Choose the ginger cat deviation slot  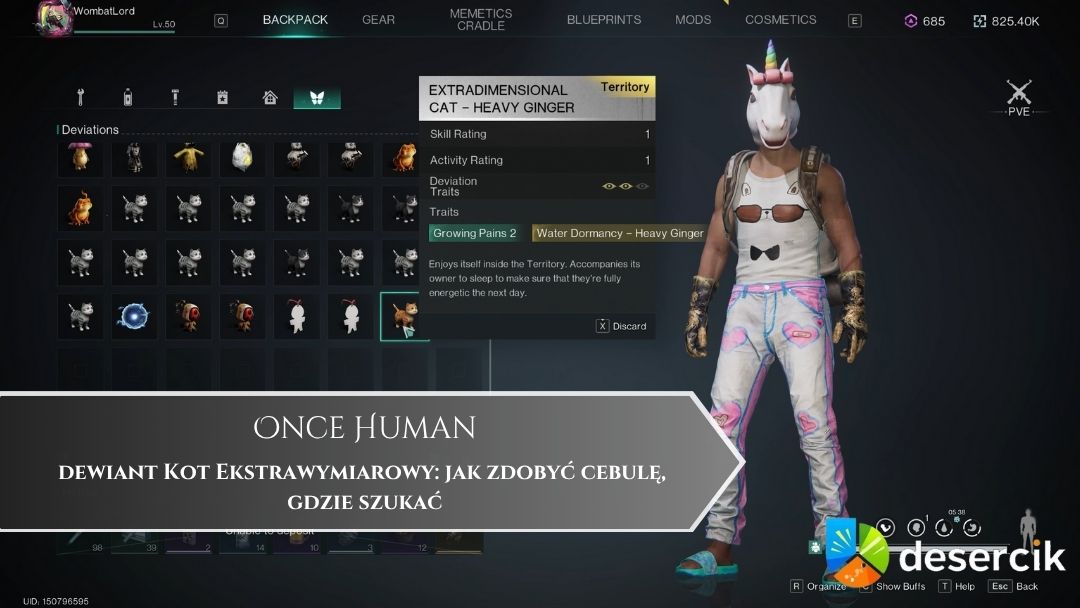click(x=404, y=316)
